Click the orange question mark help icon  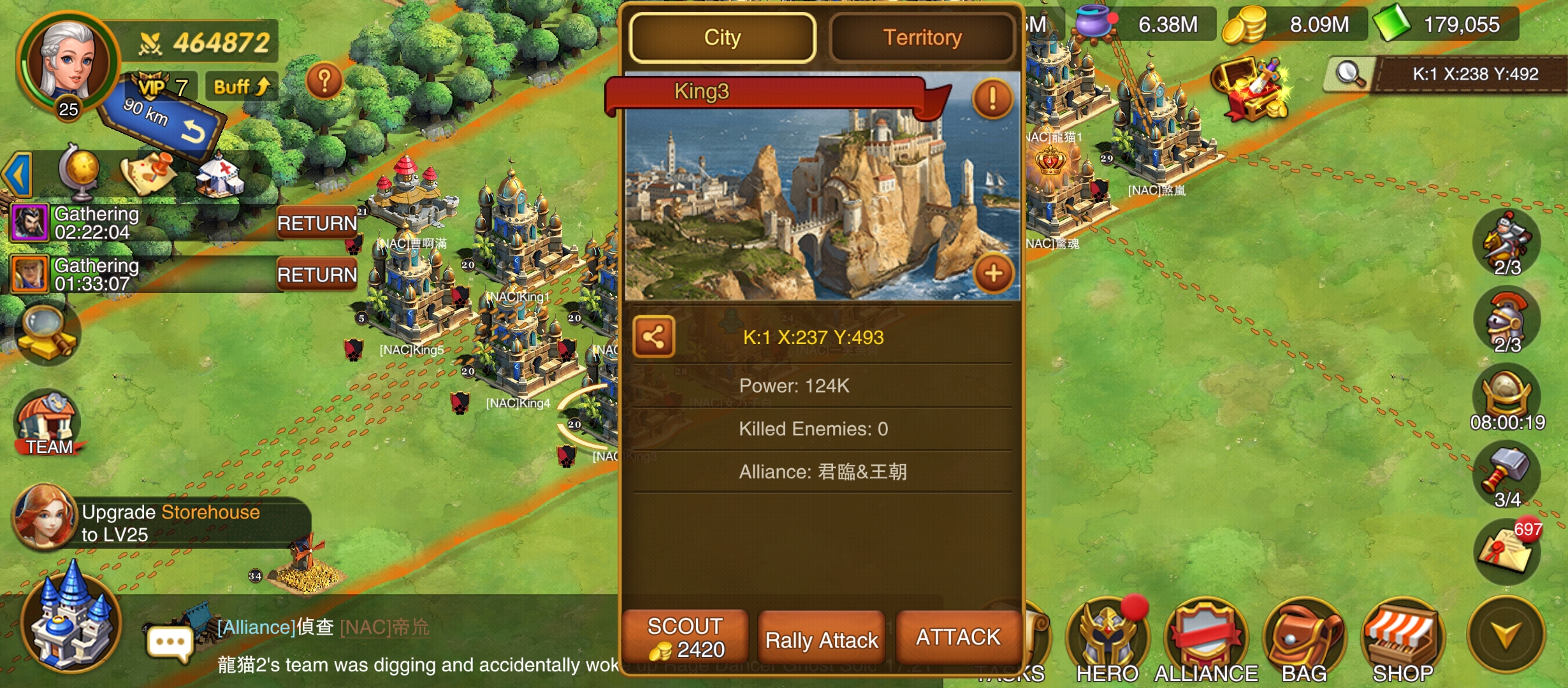(x=324, y=81)
